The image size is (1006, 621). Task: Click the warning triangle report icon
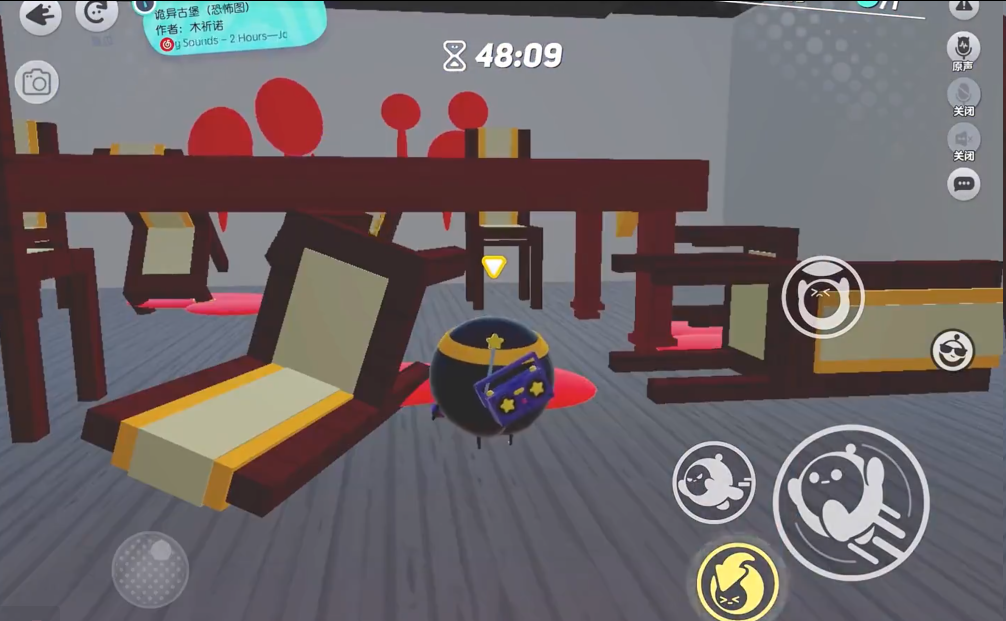click(963, 8)
